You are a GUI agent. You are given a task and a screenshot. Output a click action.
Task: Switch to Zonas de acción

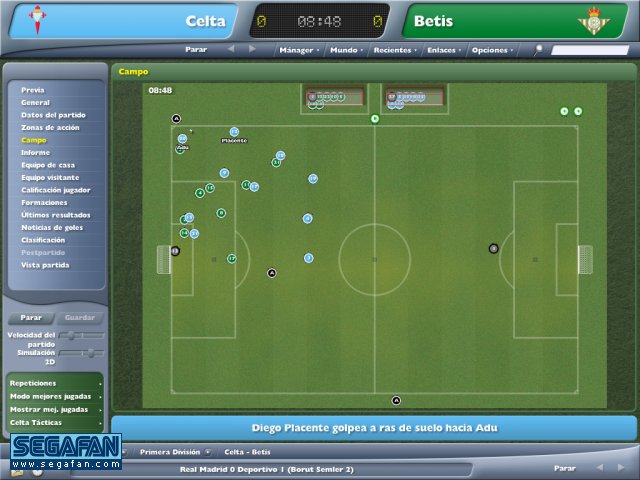pos(50,127)
